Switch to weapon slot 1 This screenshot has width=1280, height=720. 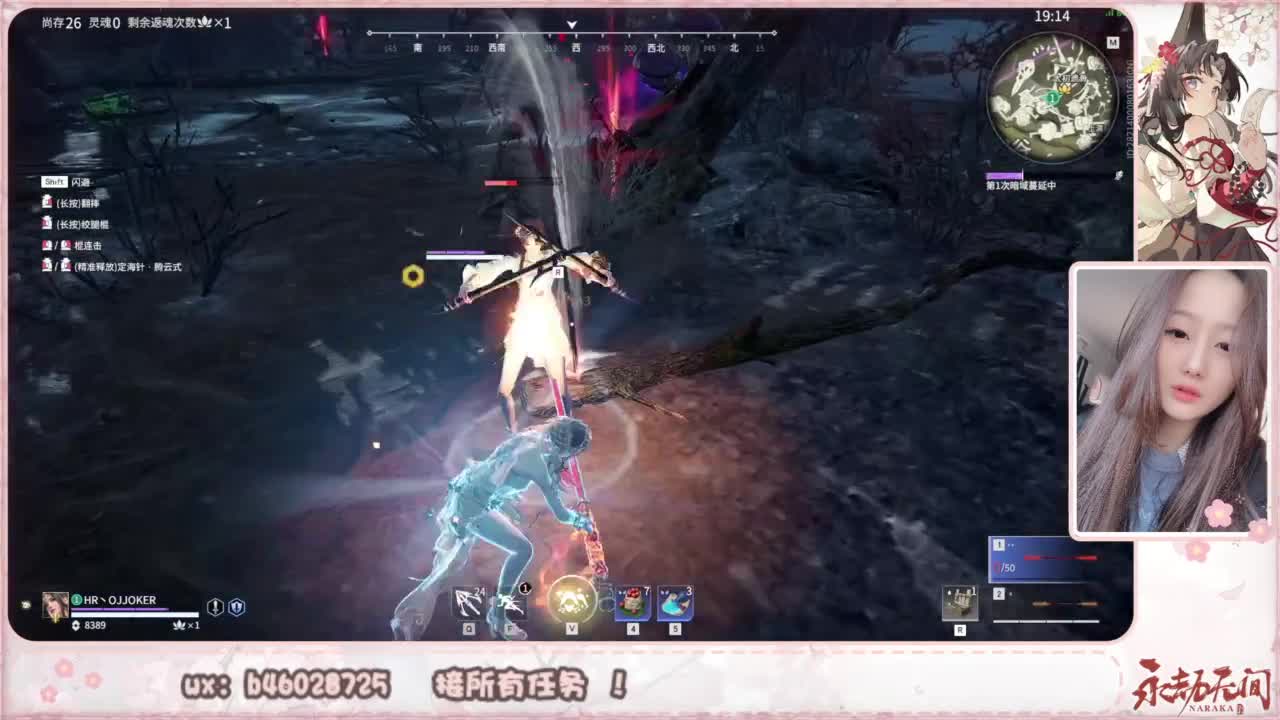[x=1000, y=545]
